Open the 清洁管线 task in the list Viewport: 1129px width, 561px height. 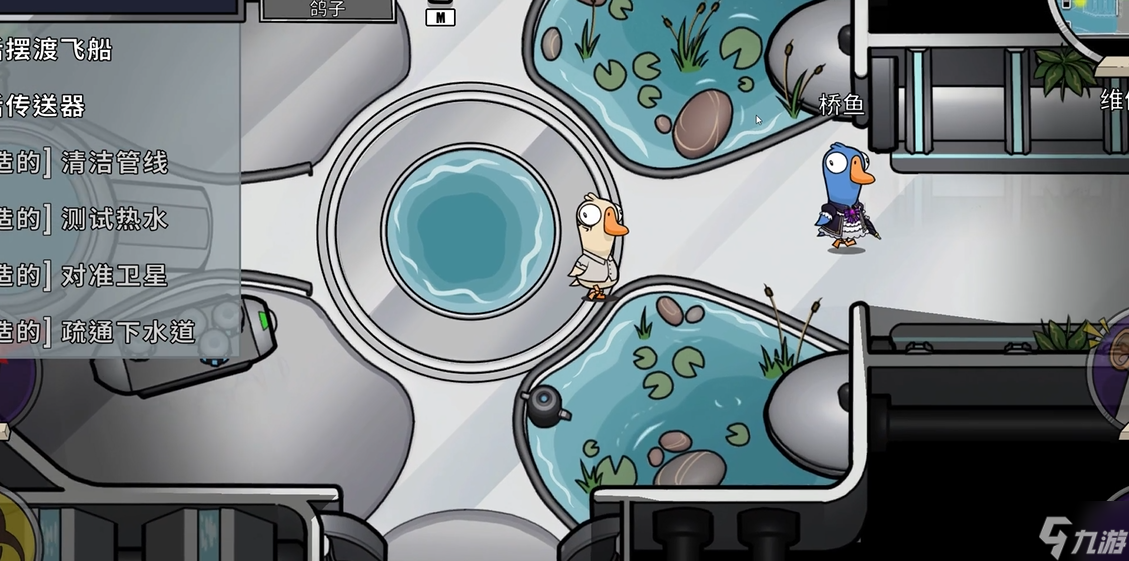click(x=114, y=162)
